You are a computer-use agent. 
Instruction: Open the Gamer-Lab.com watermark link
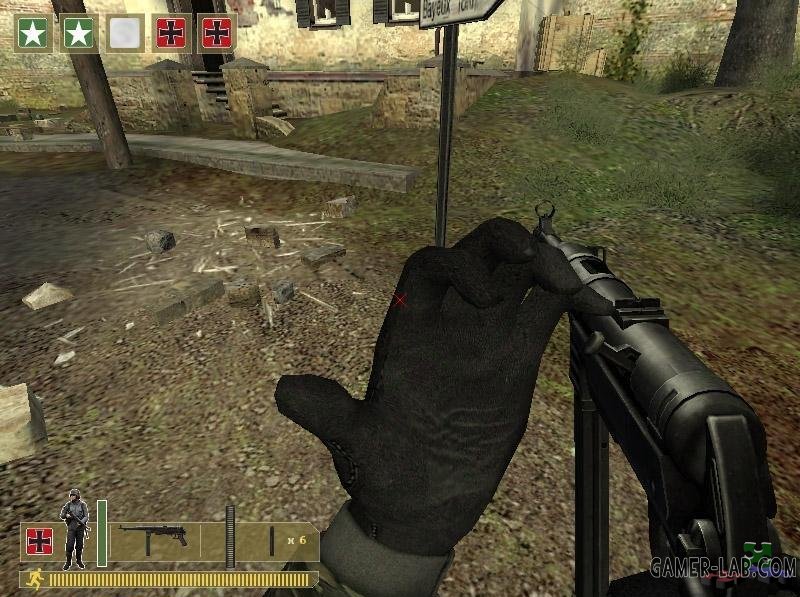722,568
